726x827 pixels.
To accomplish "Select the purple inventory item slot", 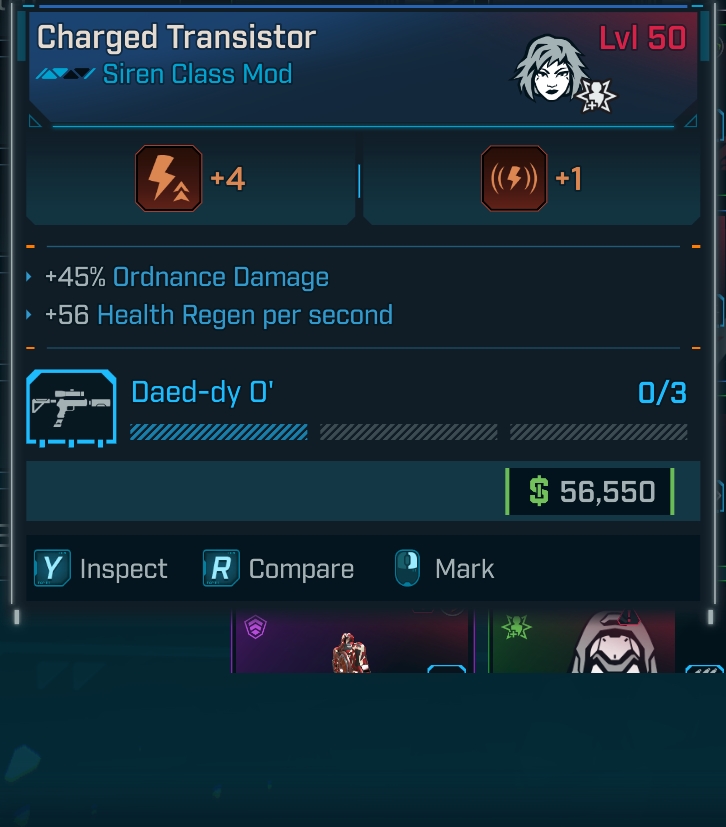I will click(x=351, y=642).
